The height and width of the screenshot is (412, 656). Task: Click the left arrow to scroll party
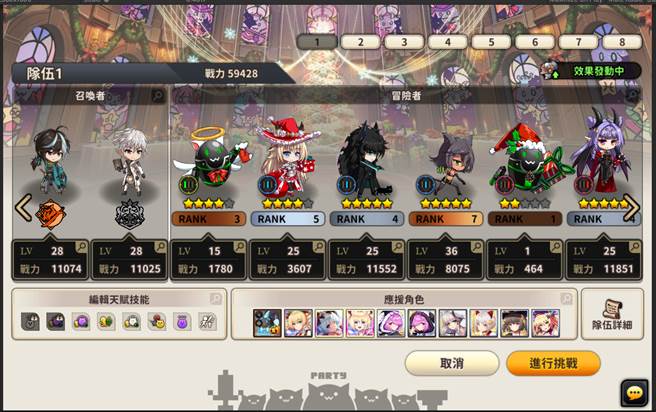coord(22,207)
